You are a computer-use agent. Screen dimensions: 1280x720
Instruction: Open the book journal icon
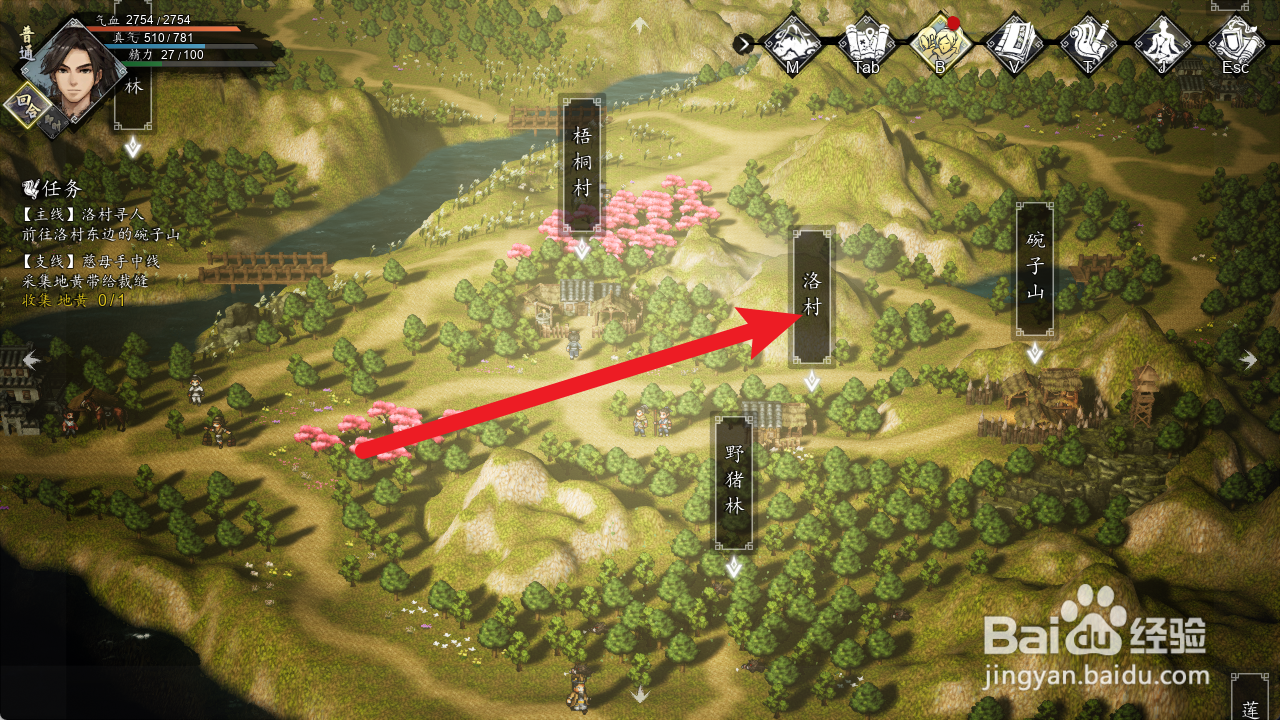point(1014,43)
